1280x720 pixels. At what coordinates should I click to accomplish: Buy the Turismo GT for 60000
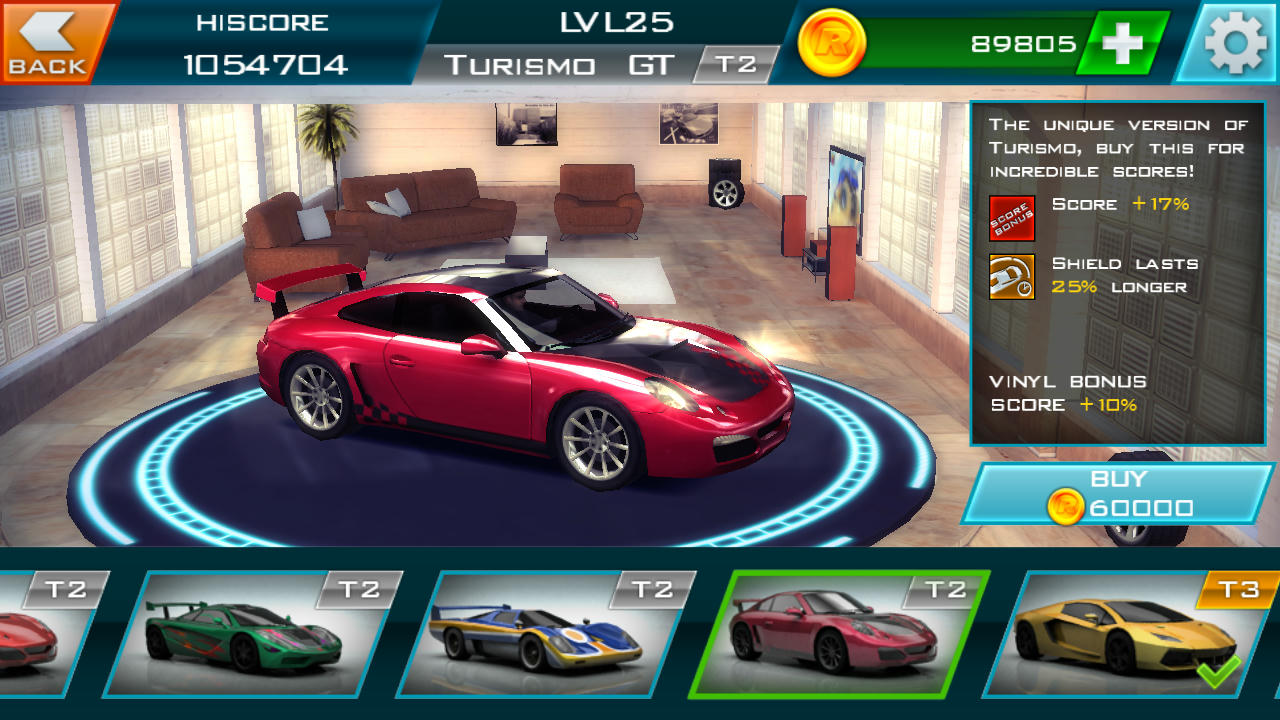click(1118, 494)
